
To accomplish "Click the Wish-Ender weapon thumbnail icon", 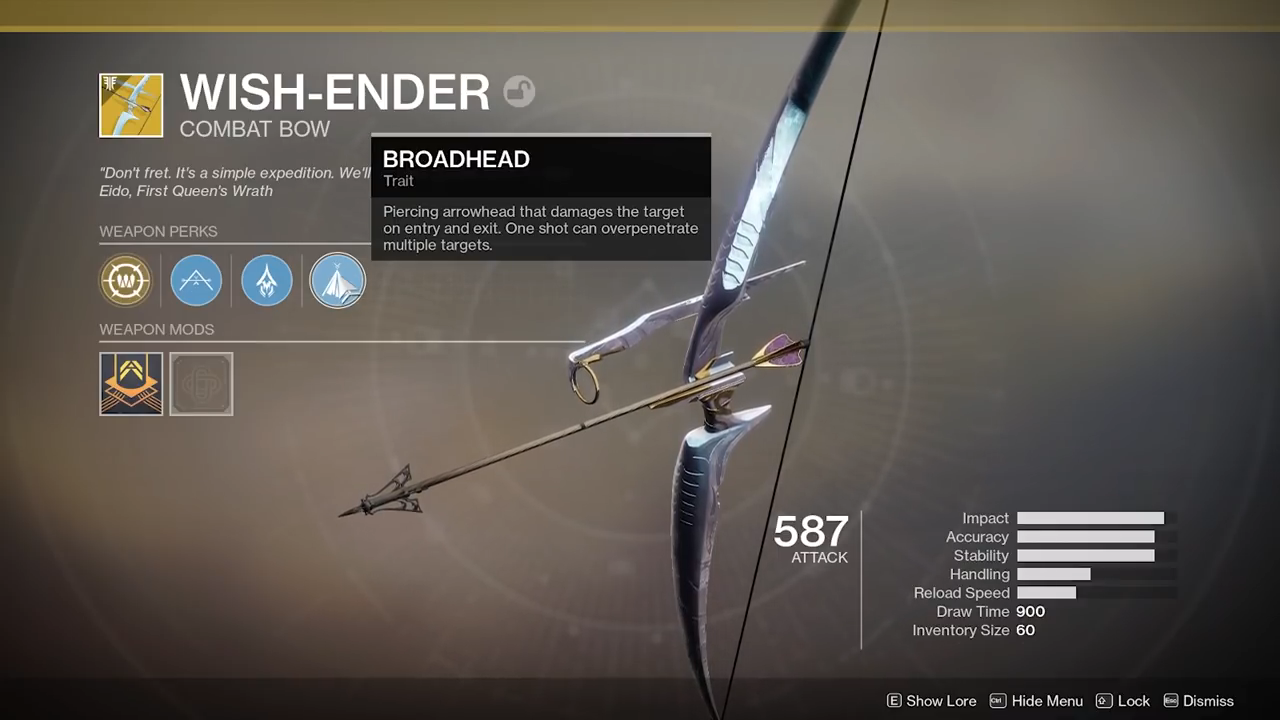I will (131, 105).
